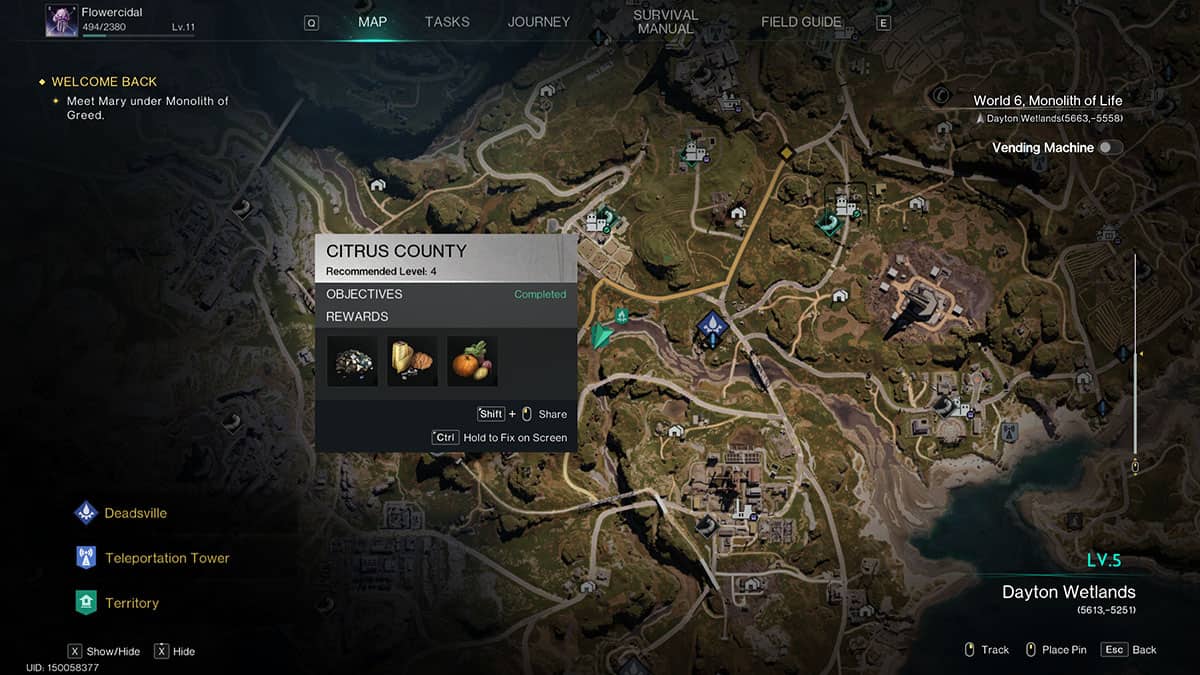Toggle the Vending Machine switch
The height and width of the screenshot is (675, 1200).
[1110, 148]
